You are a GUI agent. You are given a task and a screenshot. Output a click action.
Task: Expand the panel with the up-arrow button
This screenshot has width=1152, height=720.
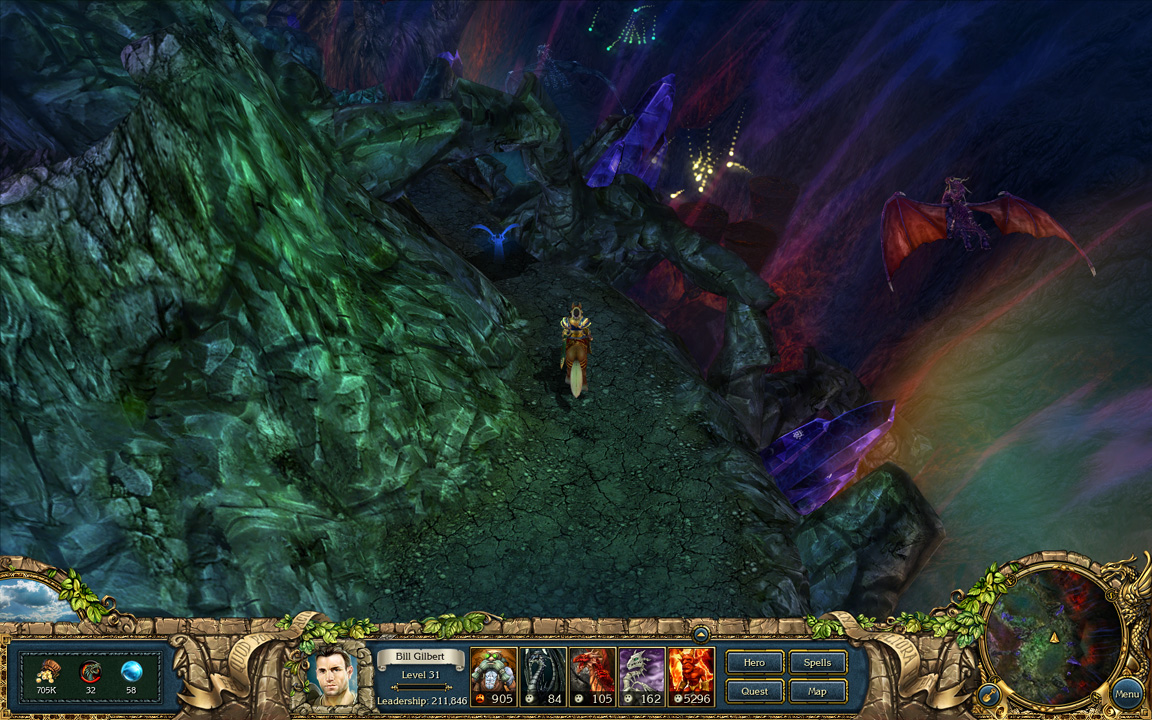[701, 633]
